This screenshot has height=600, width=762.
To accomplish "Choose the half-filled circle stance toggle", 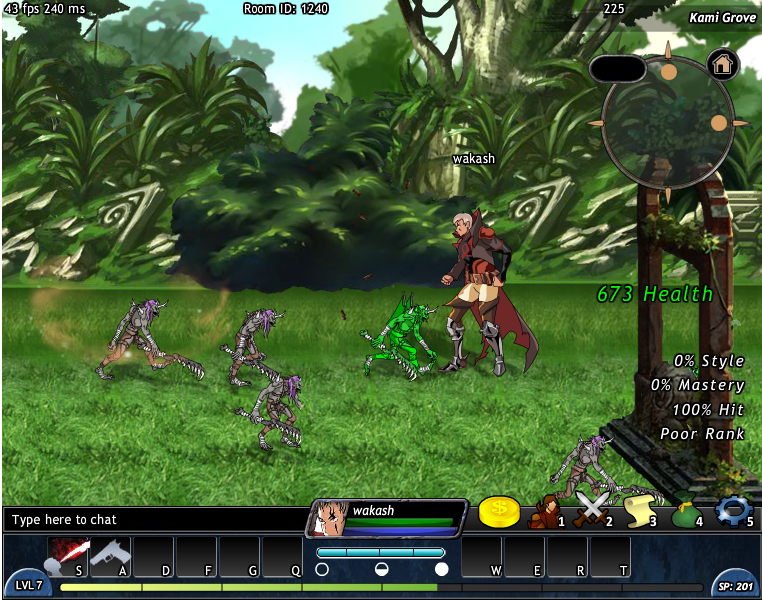I will 381,569.
